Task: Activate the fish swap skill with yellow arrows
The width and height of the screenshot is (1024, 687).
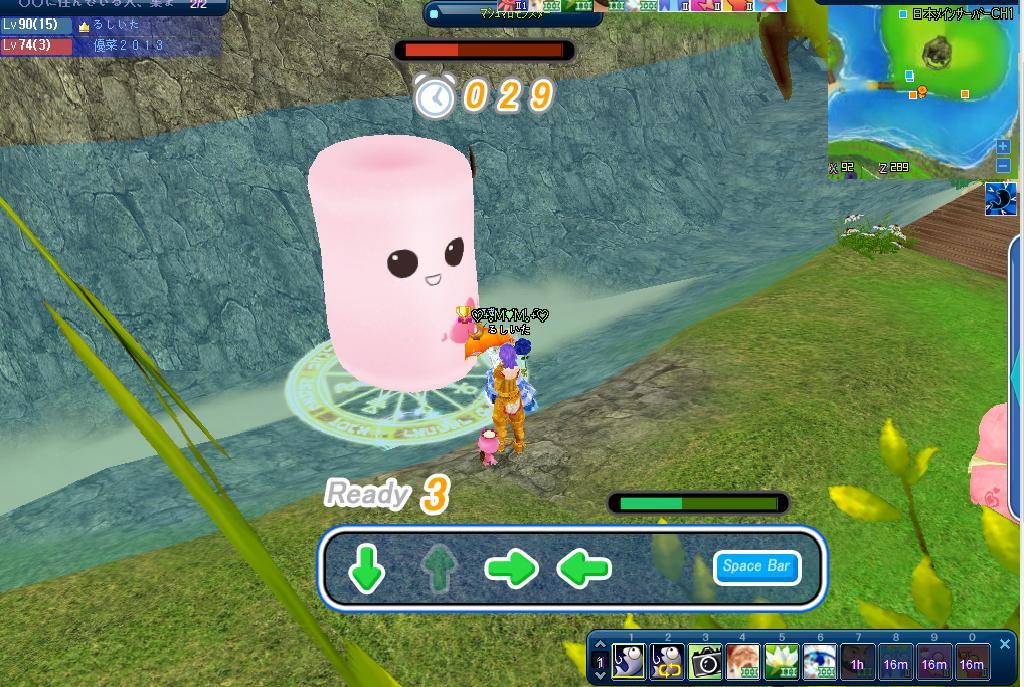Action: coord(667,662)
